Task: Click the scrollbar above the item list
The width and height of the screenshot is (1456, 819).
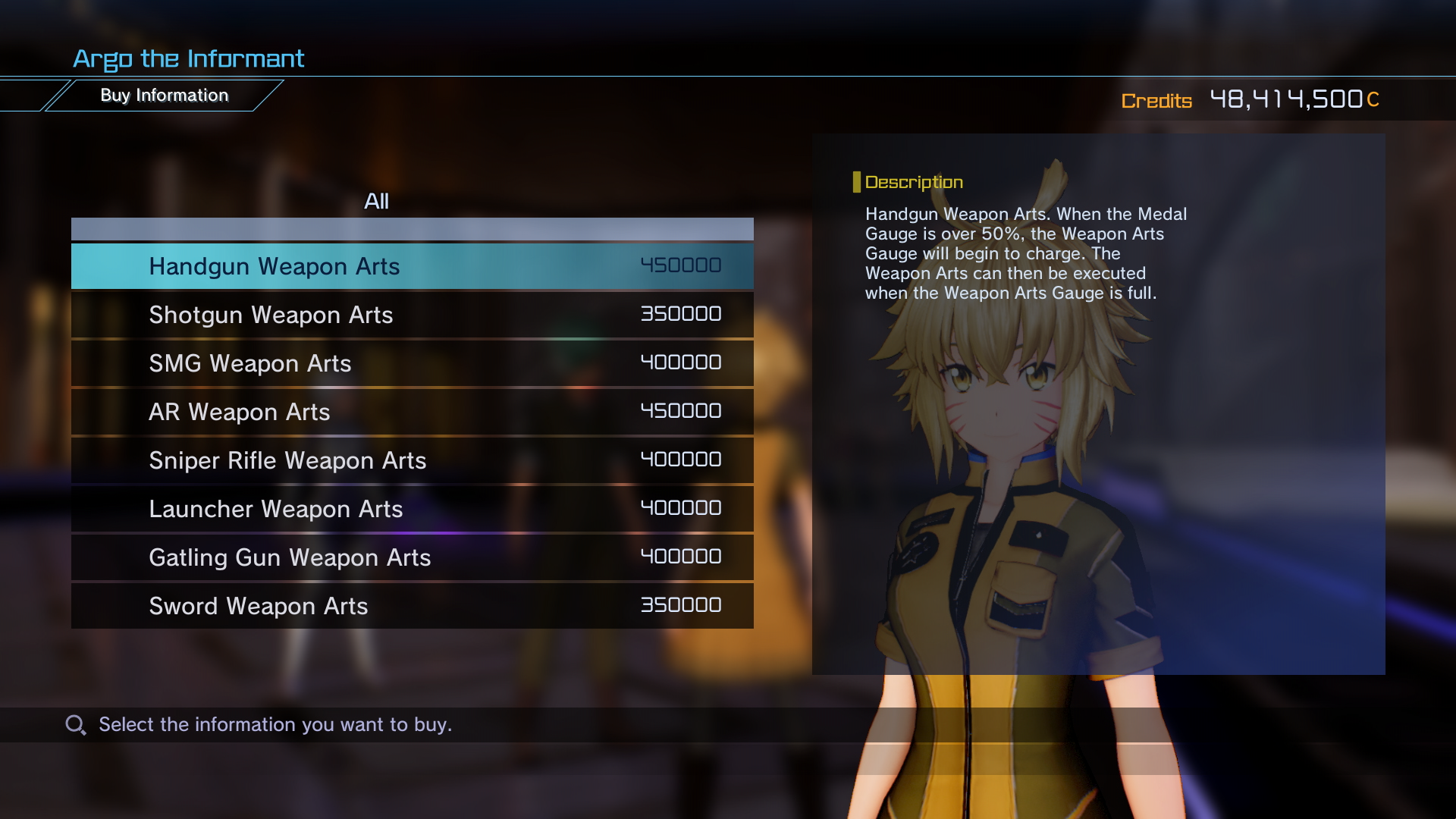Action: 412,228
